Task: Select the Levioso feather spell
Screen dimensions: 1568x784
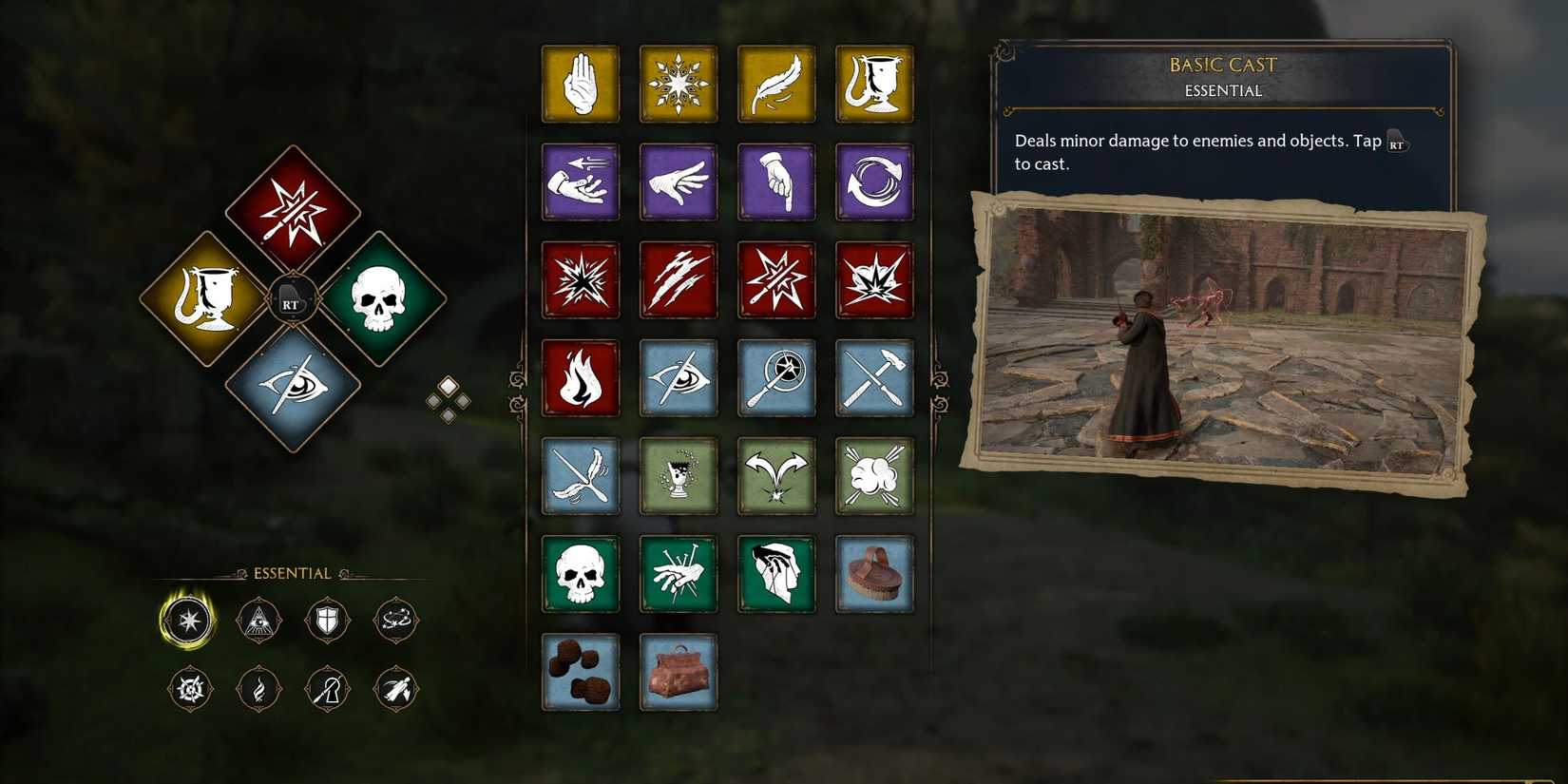Action: point(776,85)
